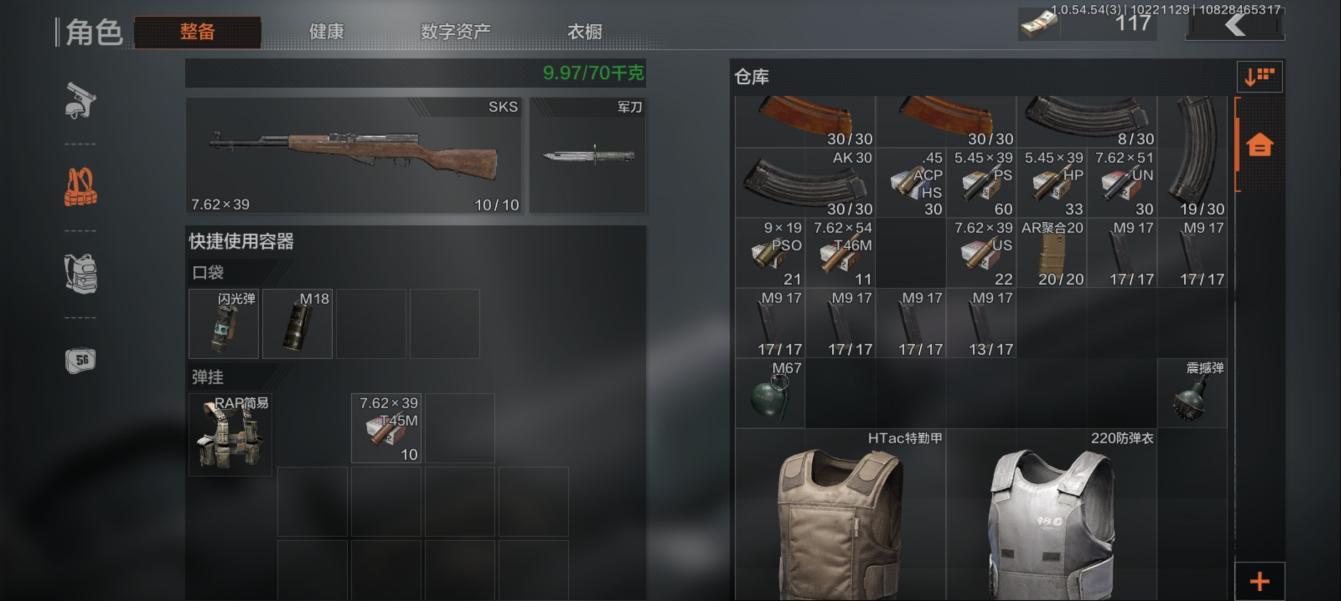This screenshot has height=601, width=1341.
Task: Choose the 闪光弹 flashbang in pocket
Action: (224, 324)
